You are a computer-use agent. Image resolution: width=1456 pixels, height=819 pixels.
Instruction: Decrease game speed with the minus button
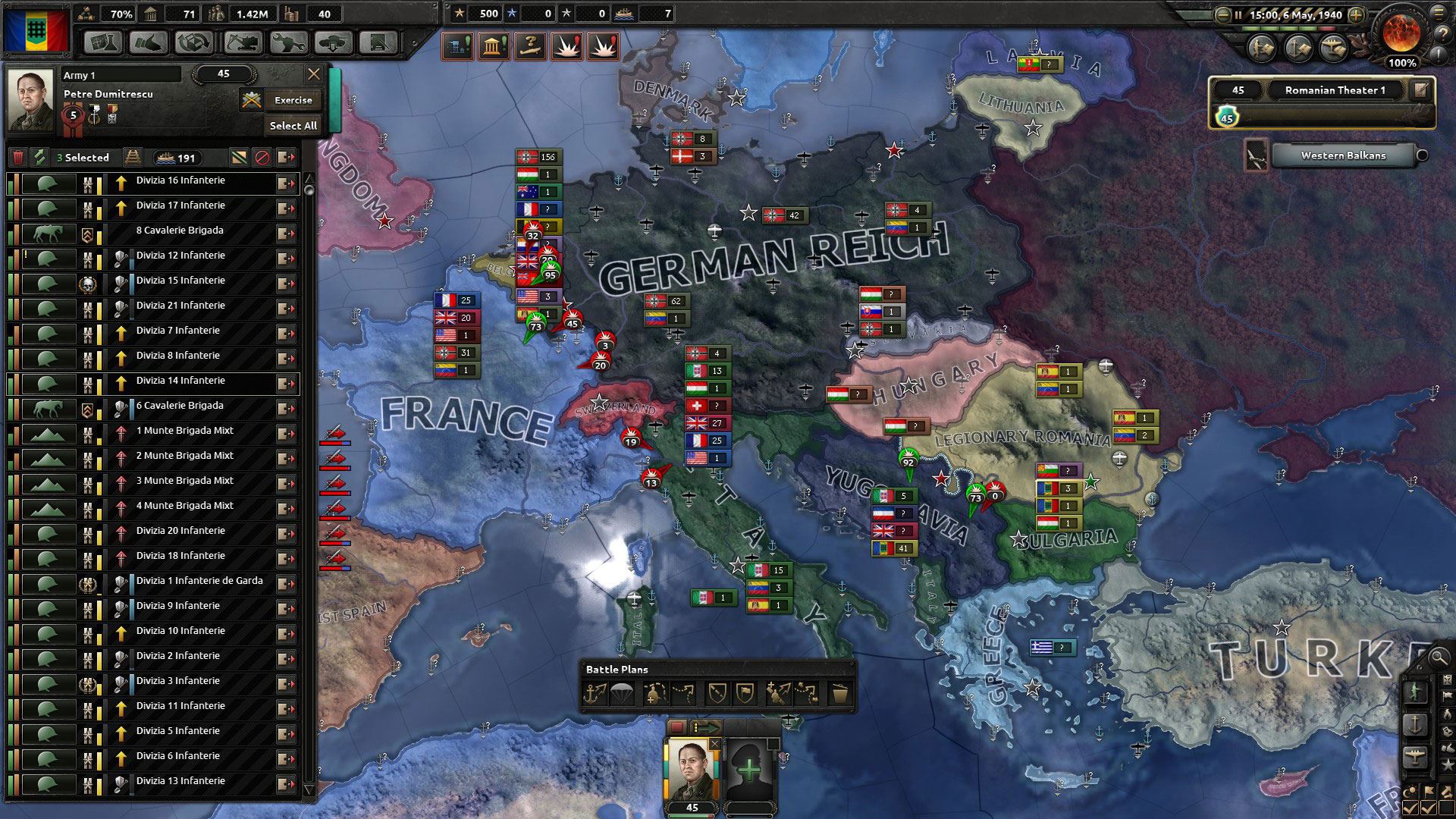1222,14
